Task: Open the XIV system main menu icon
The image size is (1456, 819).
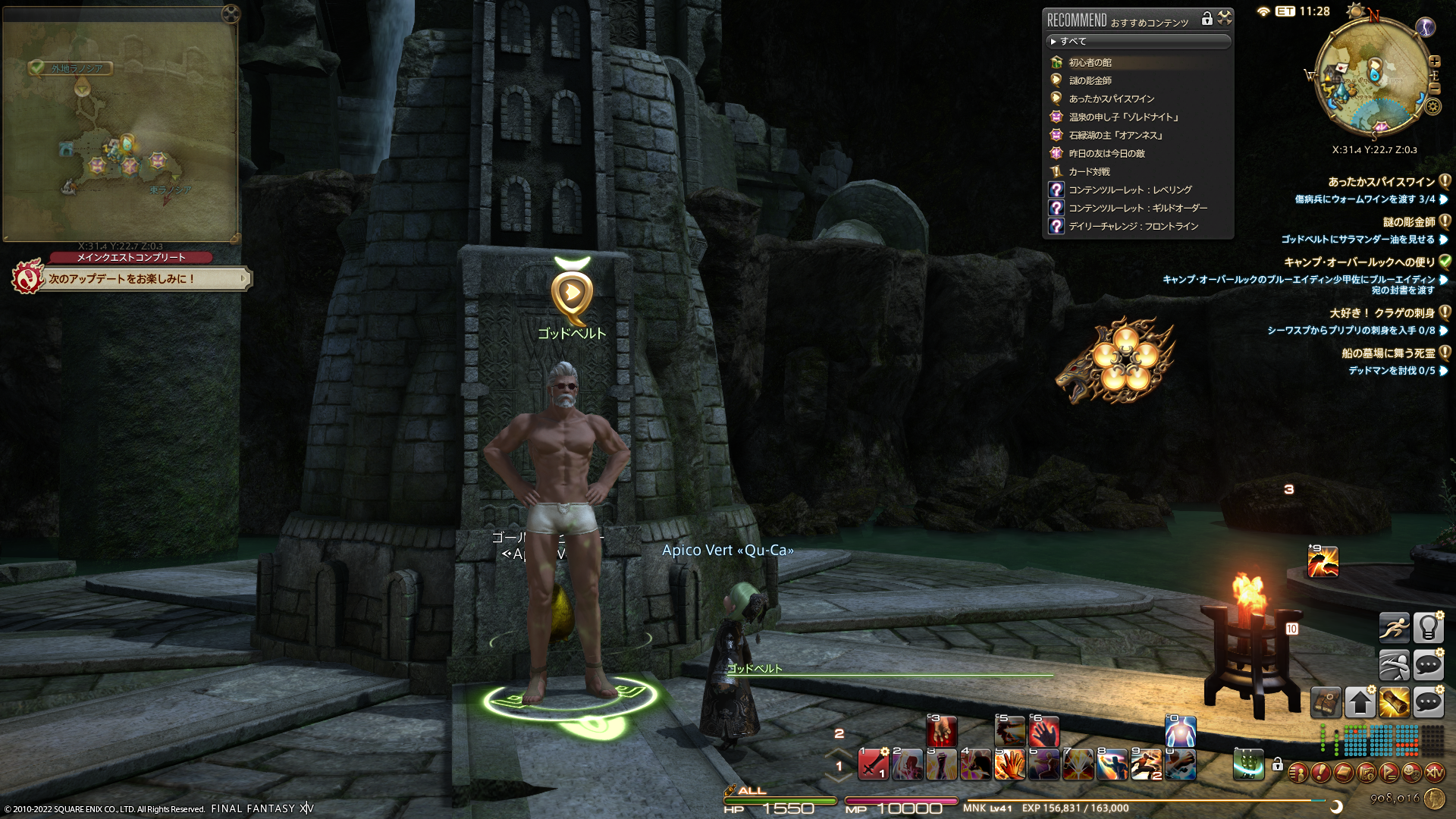Action: (1434, 773)
